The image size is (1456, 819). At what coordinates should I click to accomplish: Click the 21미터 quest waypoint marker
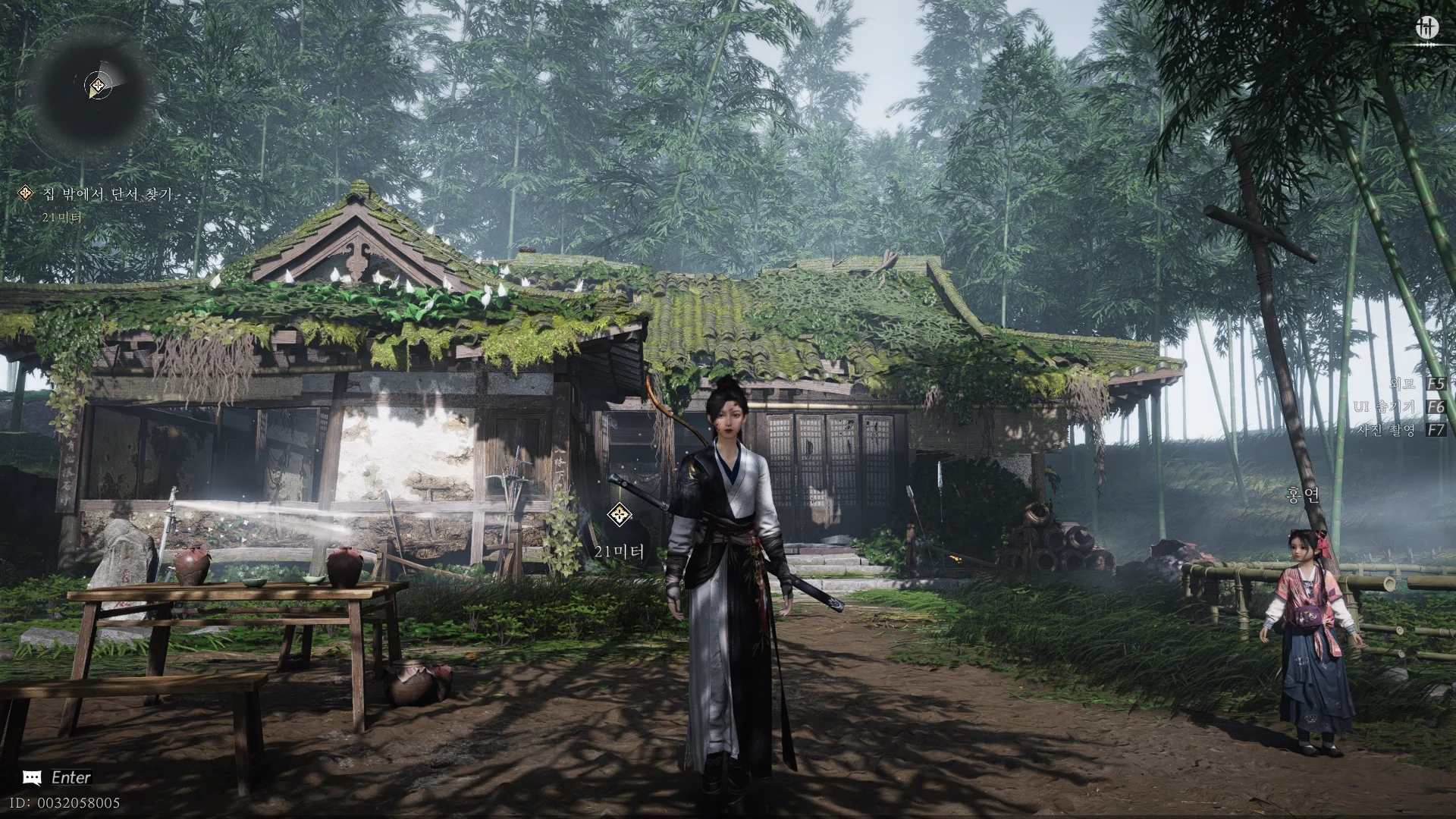(x=620, y=516)
